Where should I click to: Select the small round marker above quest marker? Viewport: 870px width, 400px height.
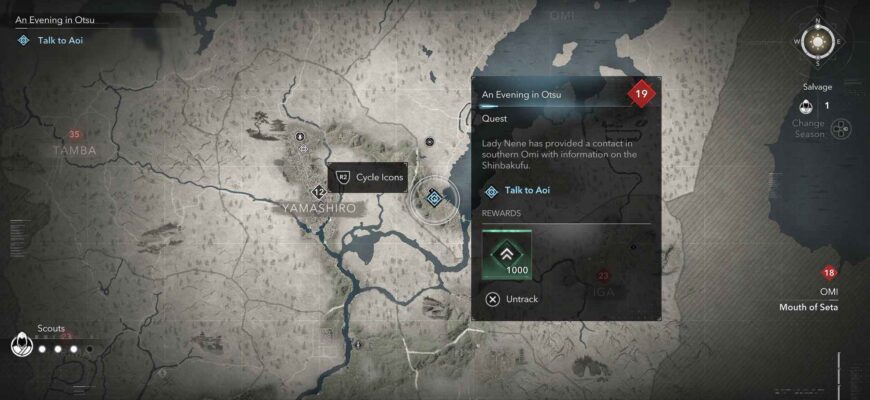pos(429,142)
